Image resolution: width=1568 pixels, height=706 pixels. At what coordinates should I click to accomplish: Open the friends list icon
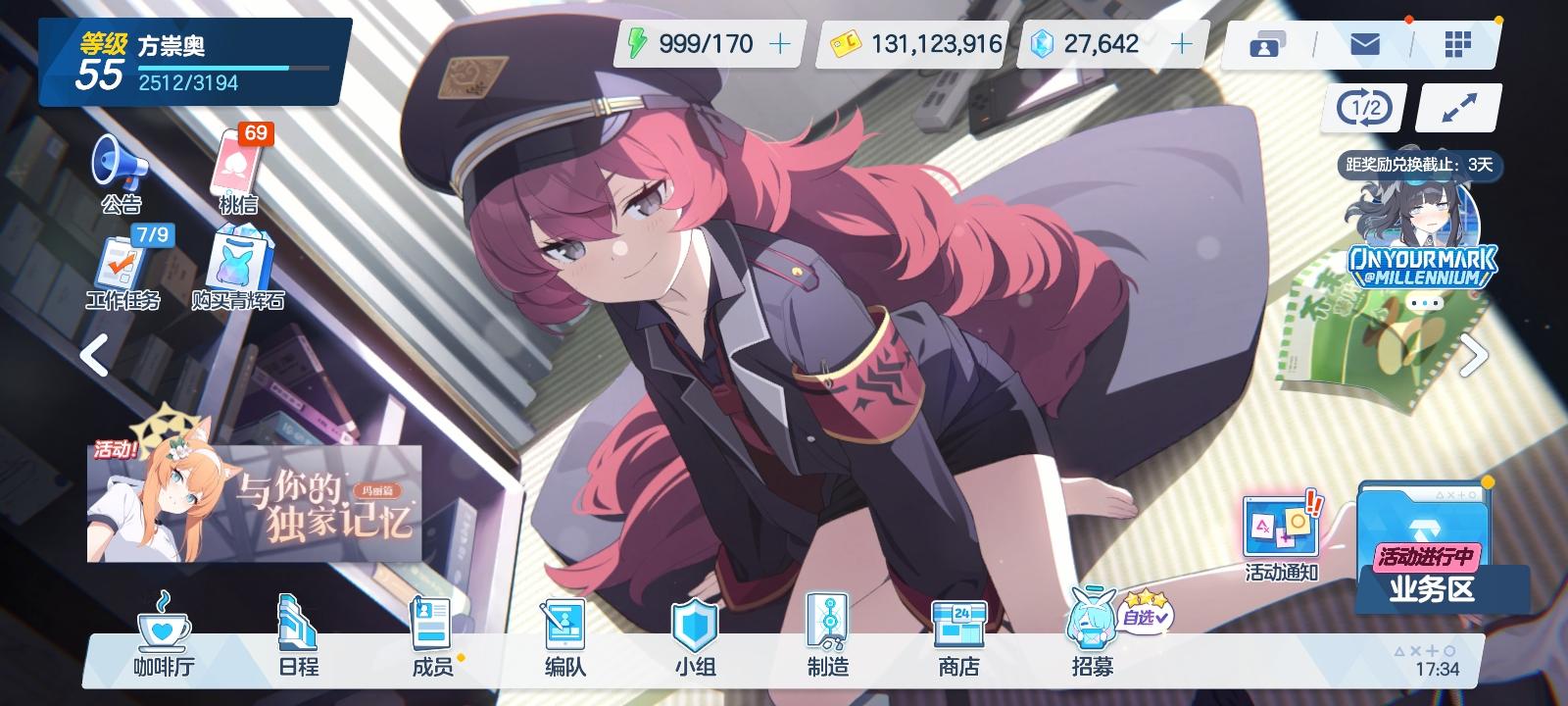(1266, 44)
